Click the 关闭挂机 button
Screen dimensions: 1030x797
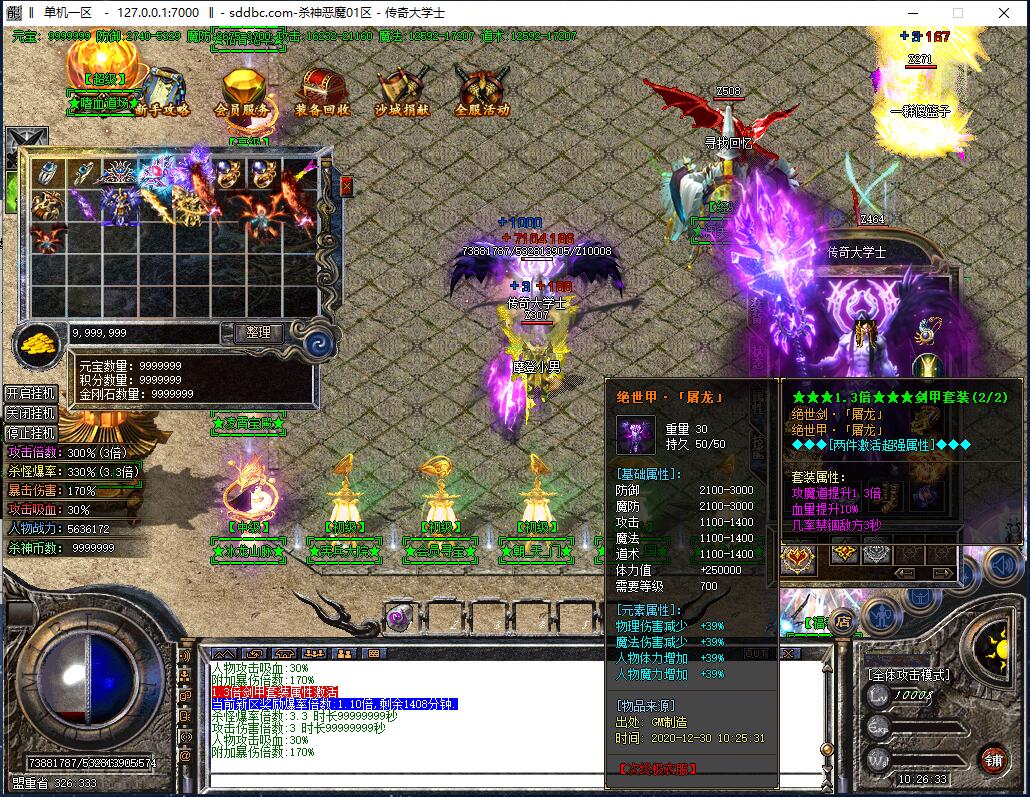pos(29,413)
